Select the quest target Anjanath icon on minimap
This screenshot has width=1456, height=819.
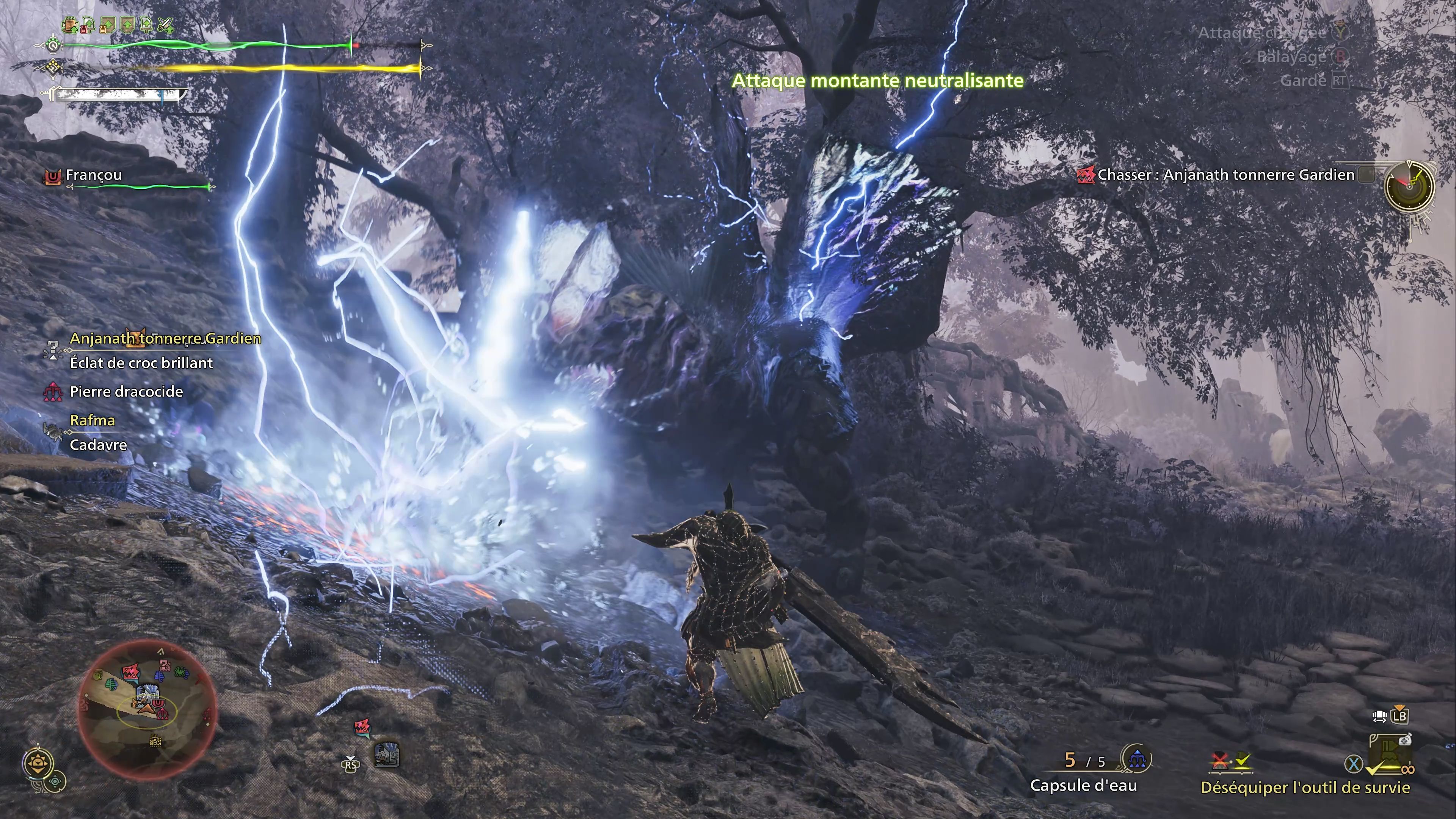(x=130, y=671)
